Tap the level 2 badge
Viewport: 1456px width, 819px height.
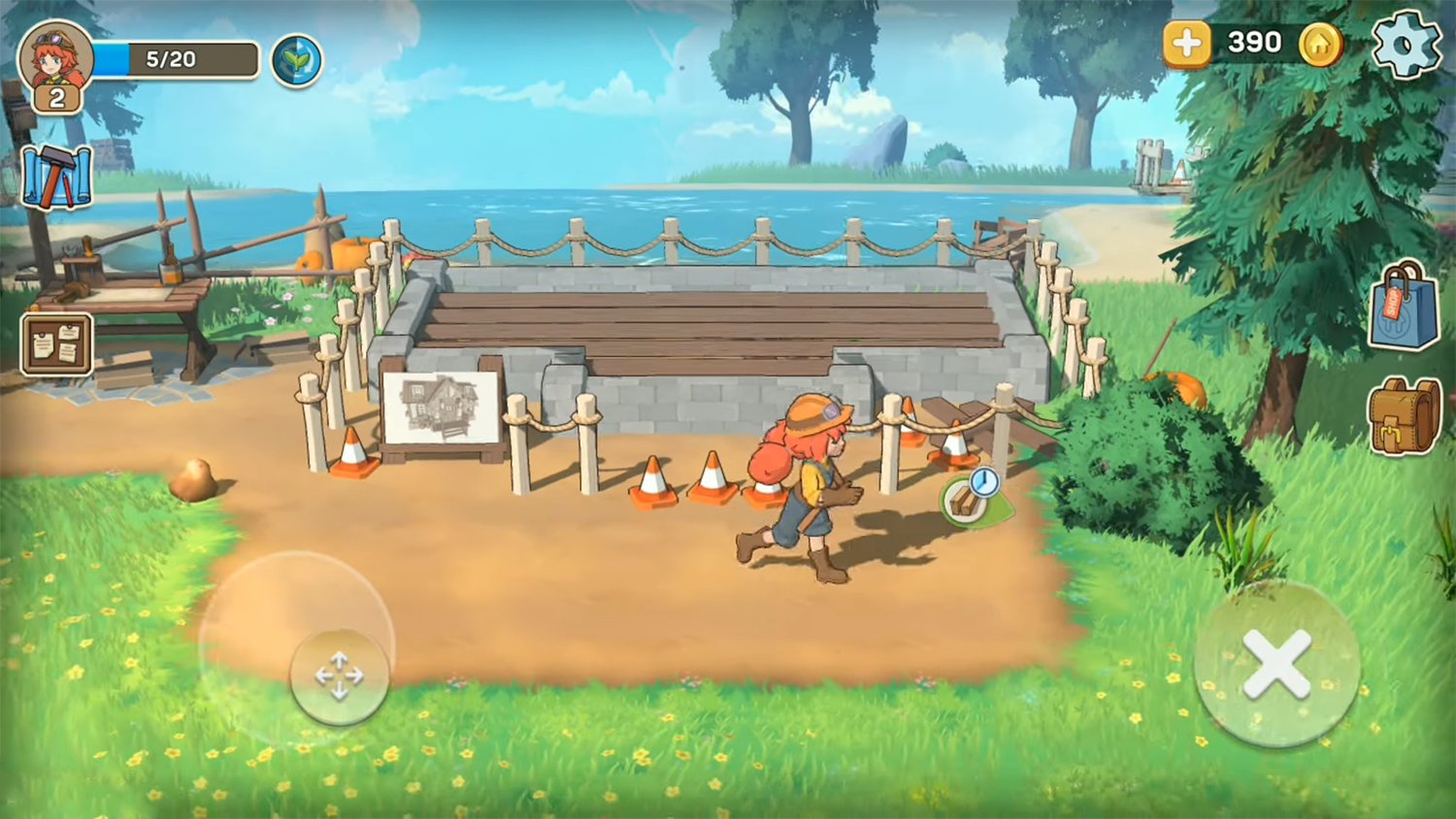[56, 95]
